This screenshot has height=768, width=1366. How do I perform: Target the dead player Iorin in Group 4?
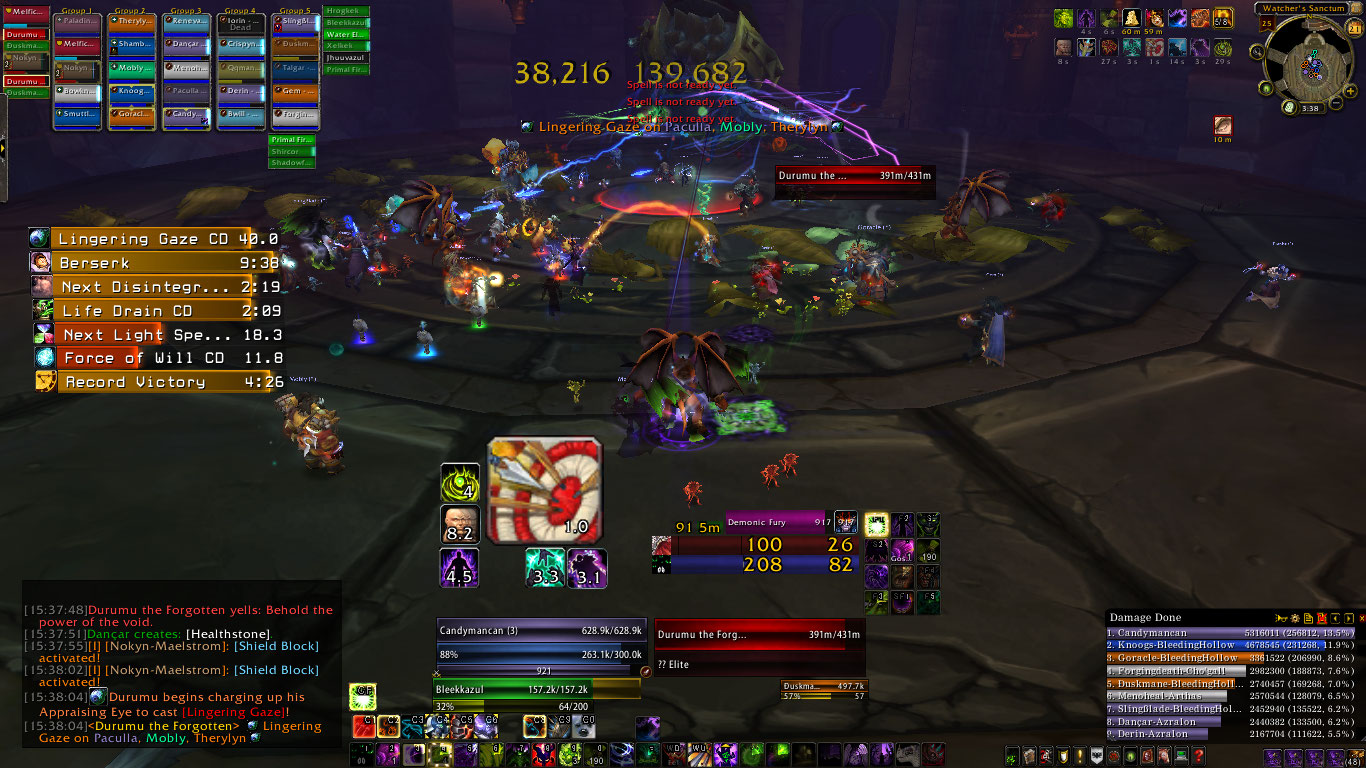click(241, 22)
